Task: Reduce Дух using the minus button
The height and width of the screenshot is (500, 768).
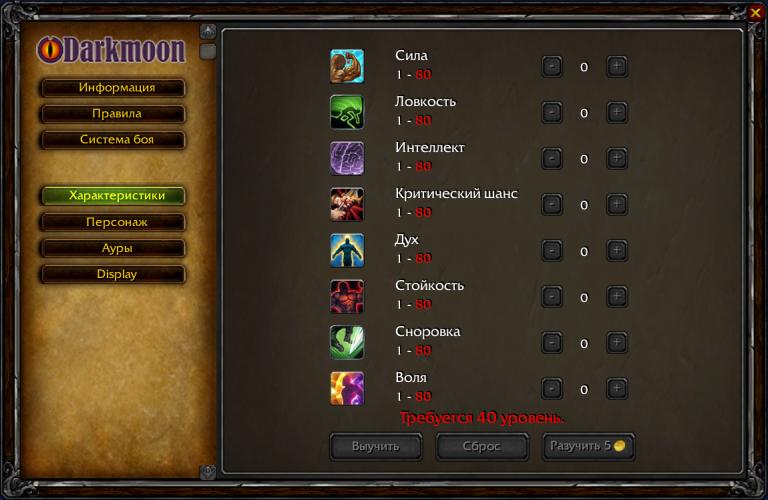Action: pyautogui.click(x=551, y=251)
